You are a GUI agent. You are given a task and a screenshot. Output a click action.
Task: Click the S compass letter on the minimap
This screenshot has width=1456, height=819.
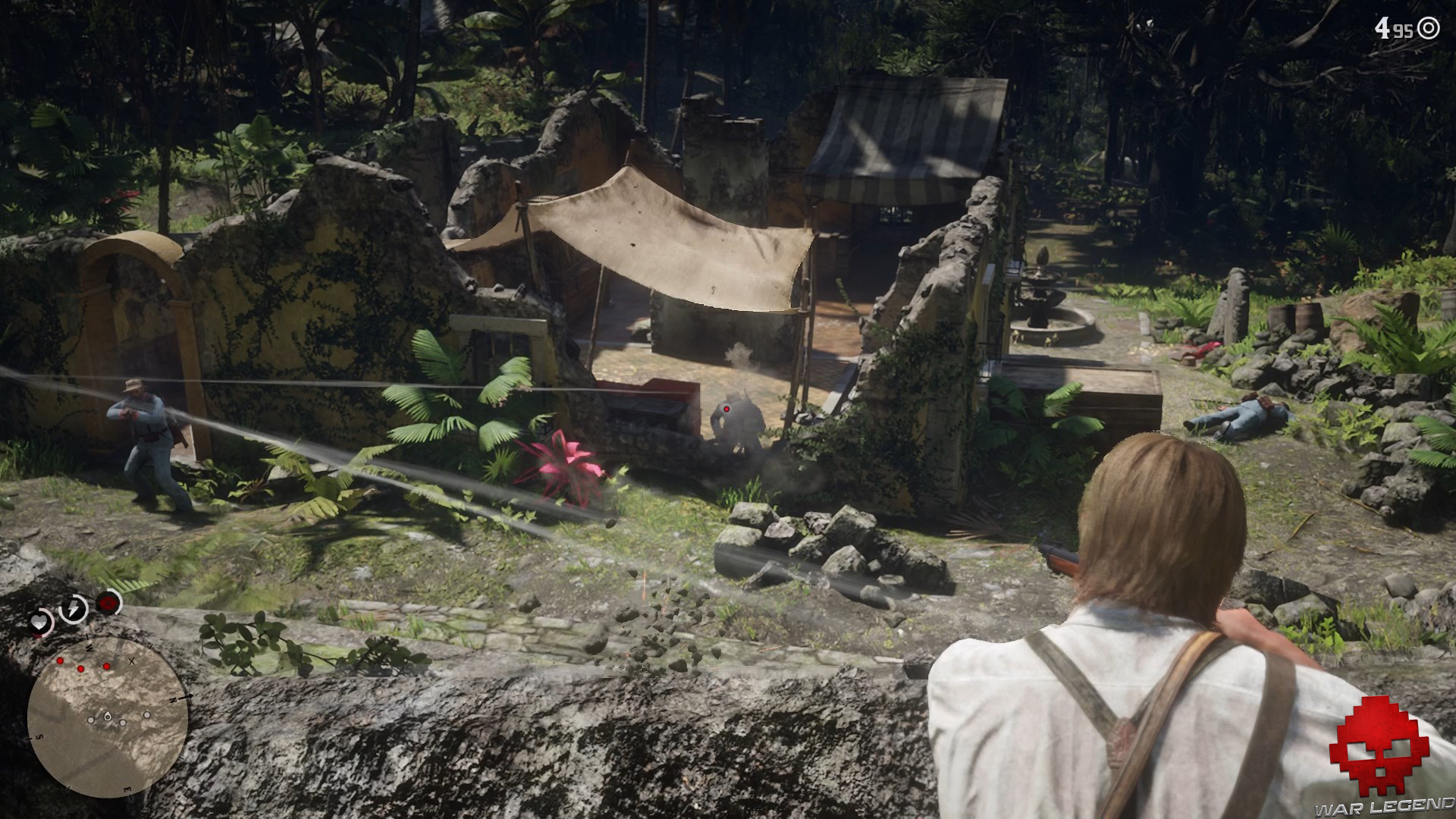point(39,737)
